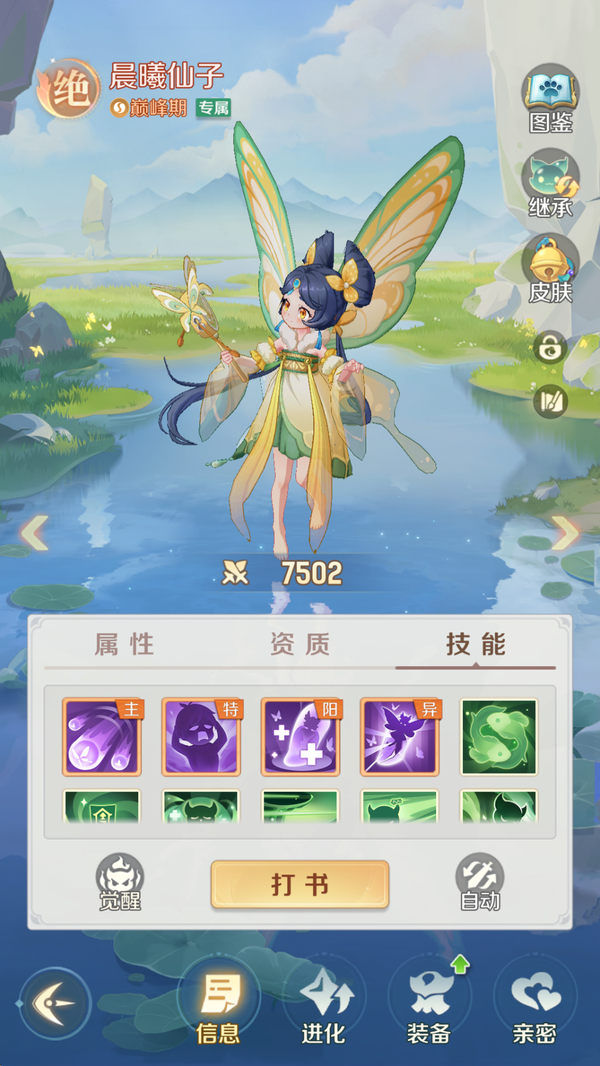Open the 资质 tab

(299, 645)
